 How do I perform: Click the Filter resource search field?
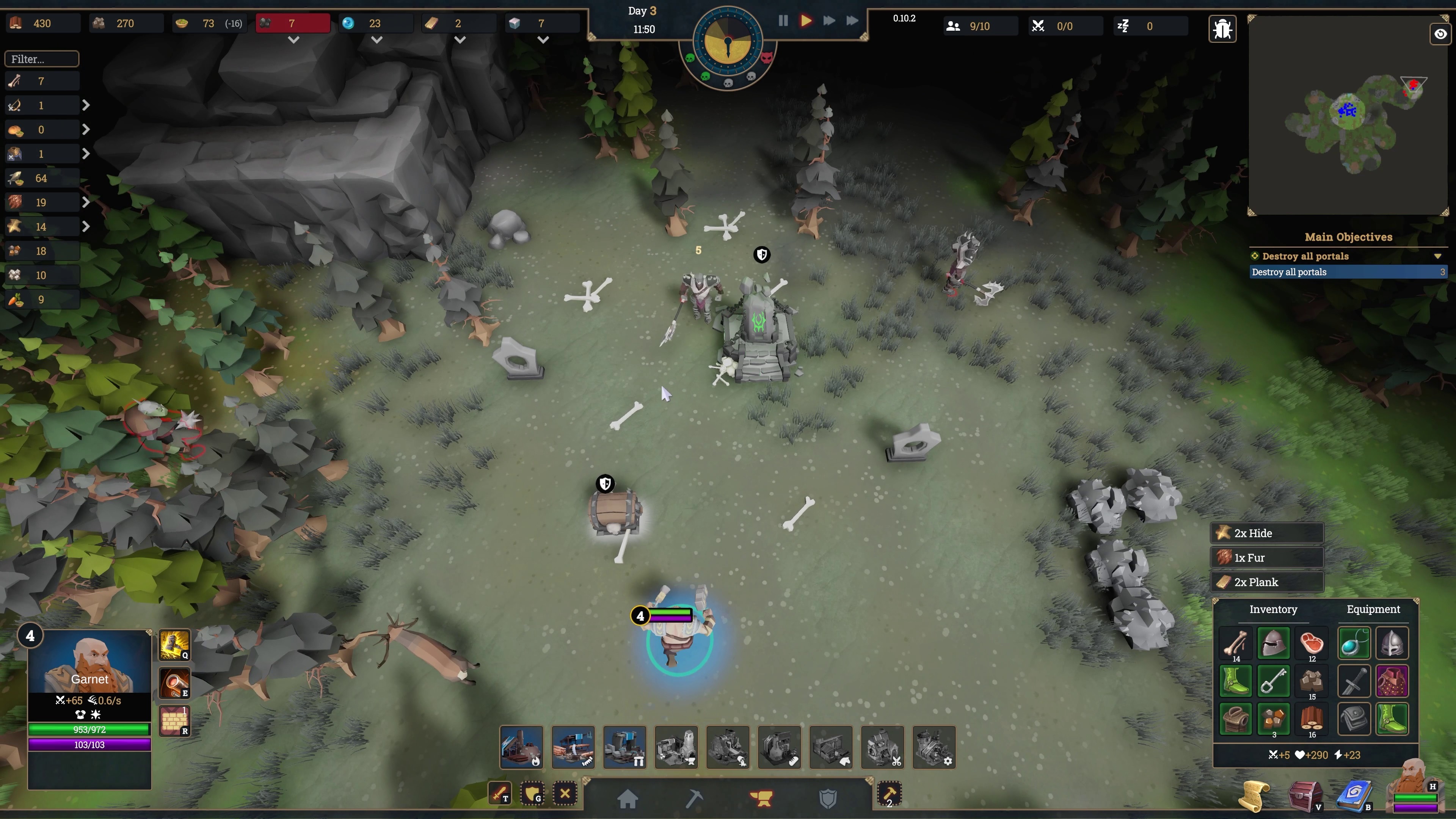coord(42,59)
